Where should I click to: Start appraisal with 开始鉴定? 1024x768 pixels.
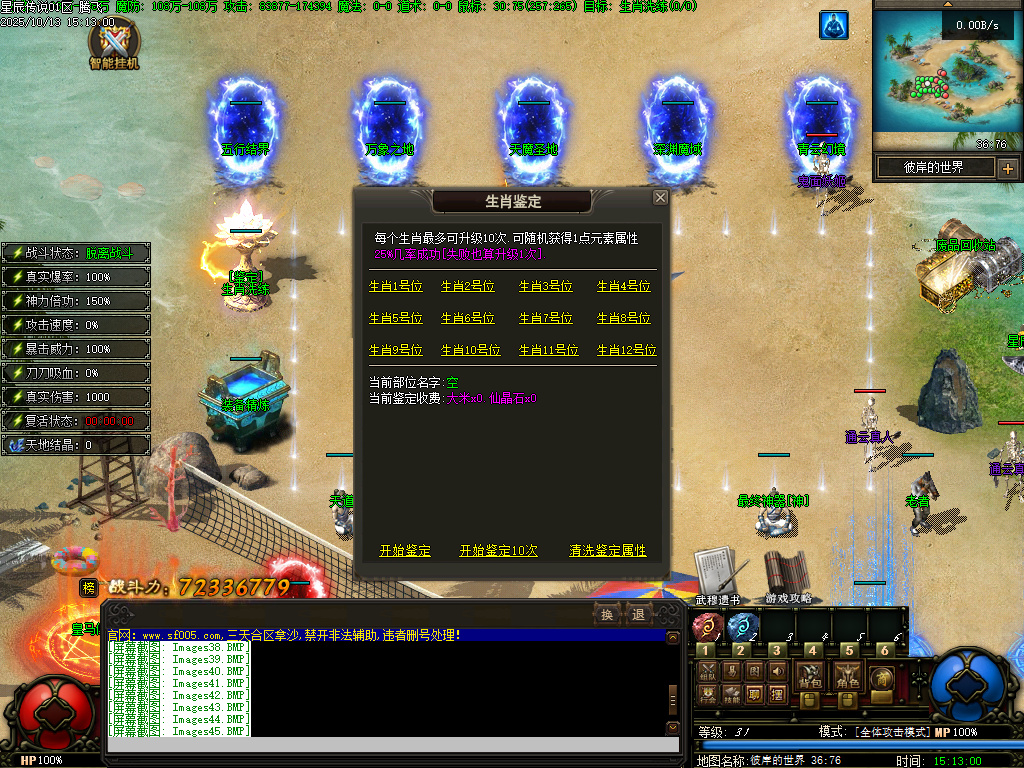(405, 551)
